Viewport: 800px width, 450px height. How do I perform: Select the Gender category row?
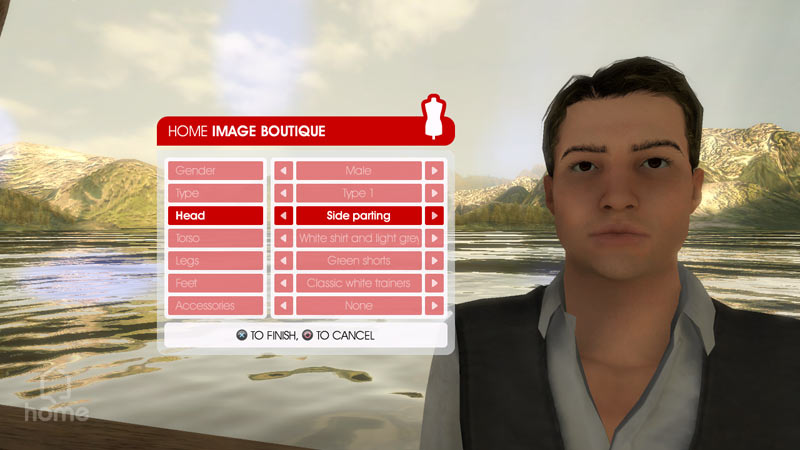(x=215, y=171)
